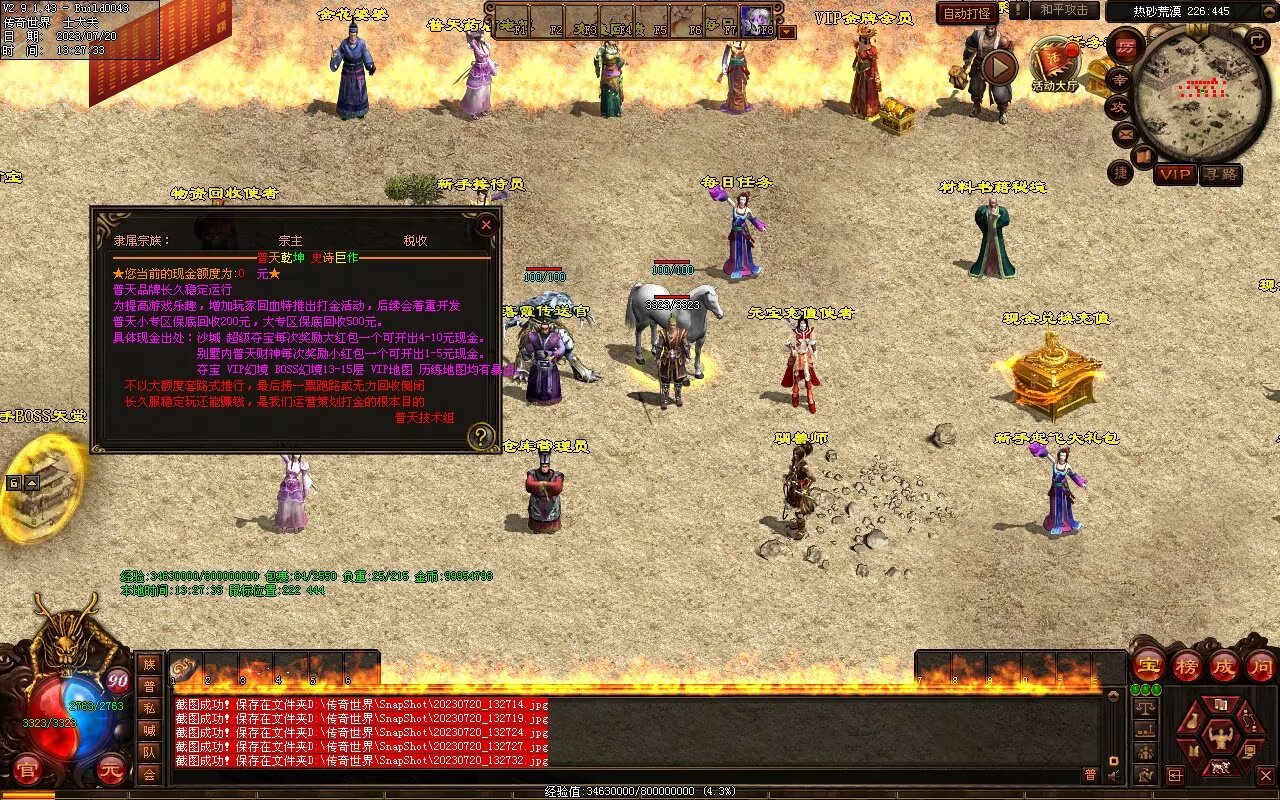The height and width of the screenshot is (800, 1280).
Task: Open the 成 achievements button
Action: pyautogui.click(x=1224, y=665)
